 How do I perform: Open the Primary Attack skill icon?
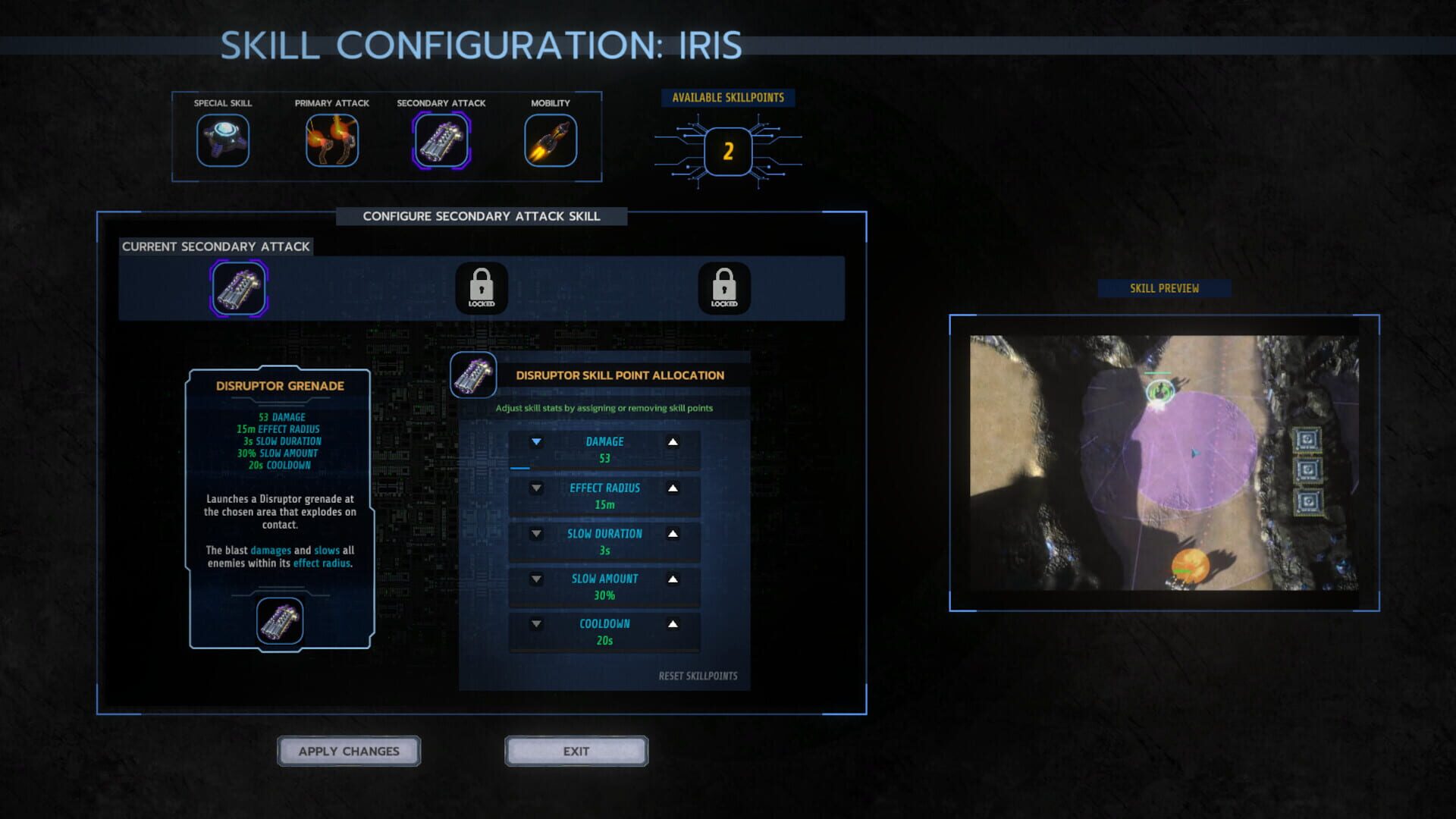coord(332,140)
